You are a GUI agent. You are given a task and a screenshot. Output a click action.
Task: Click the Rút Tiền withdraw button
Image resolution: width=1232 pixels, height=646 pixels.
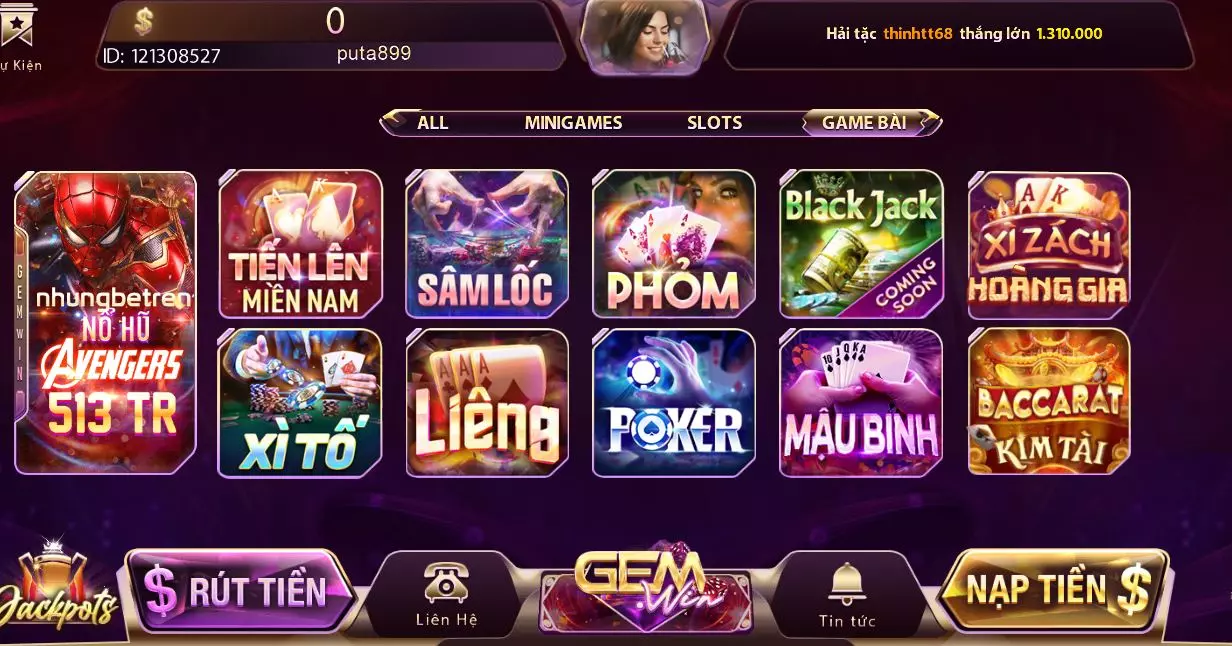240,591
